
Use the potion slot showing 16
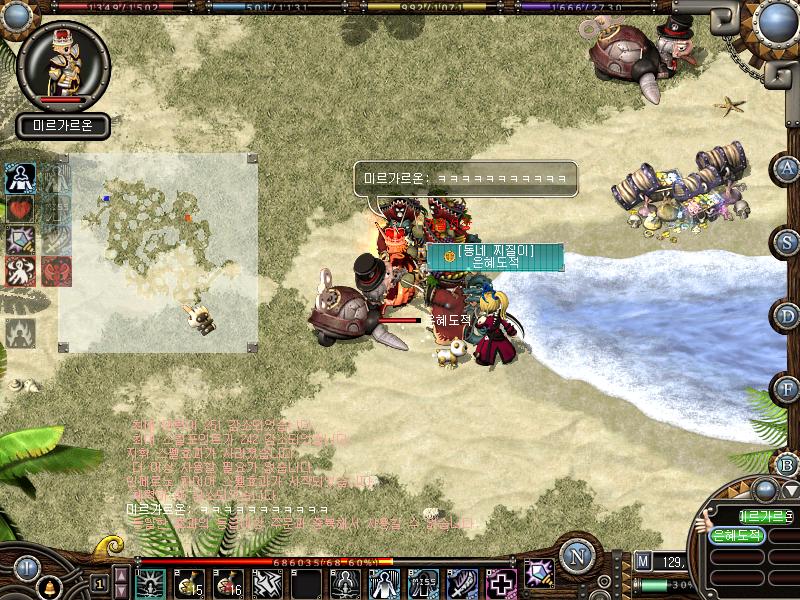click(229, 583)
